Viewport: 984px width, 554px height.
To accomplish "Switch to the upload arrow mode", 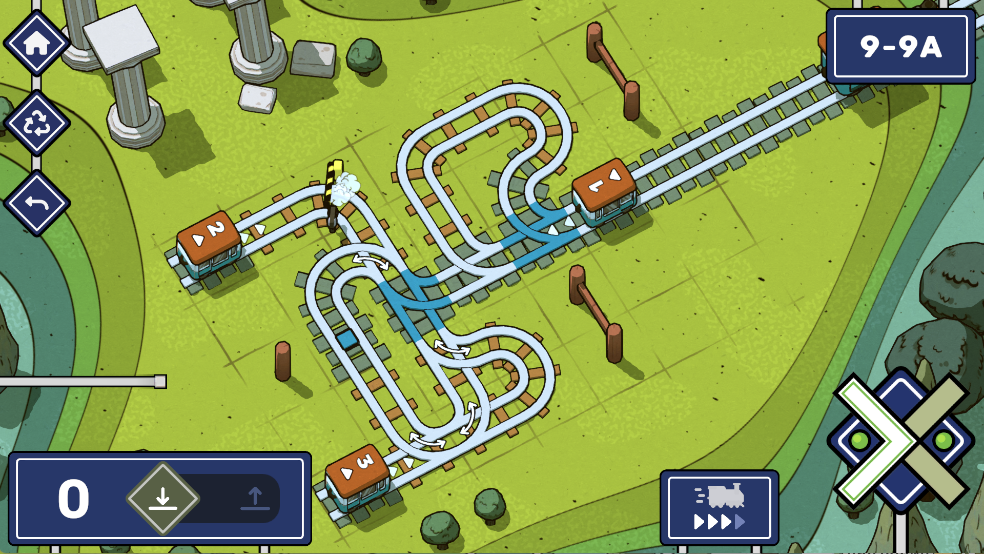I will (255, 497).
